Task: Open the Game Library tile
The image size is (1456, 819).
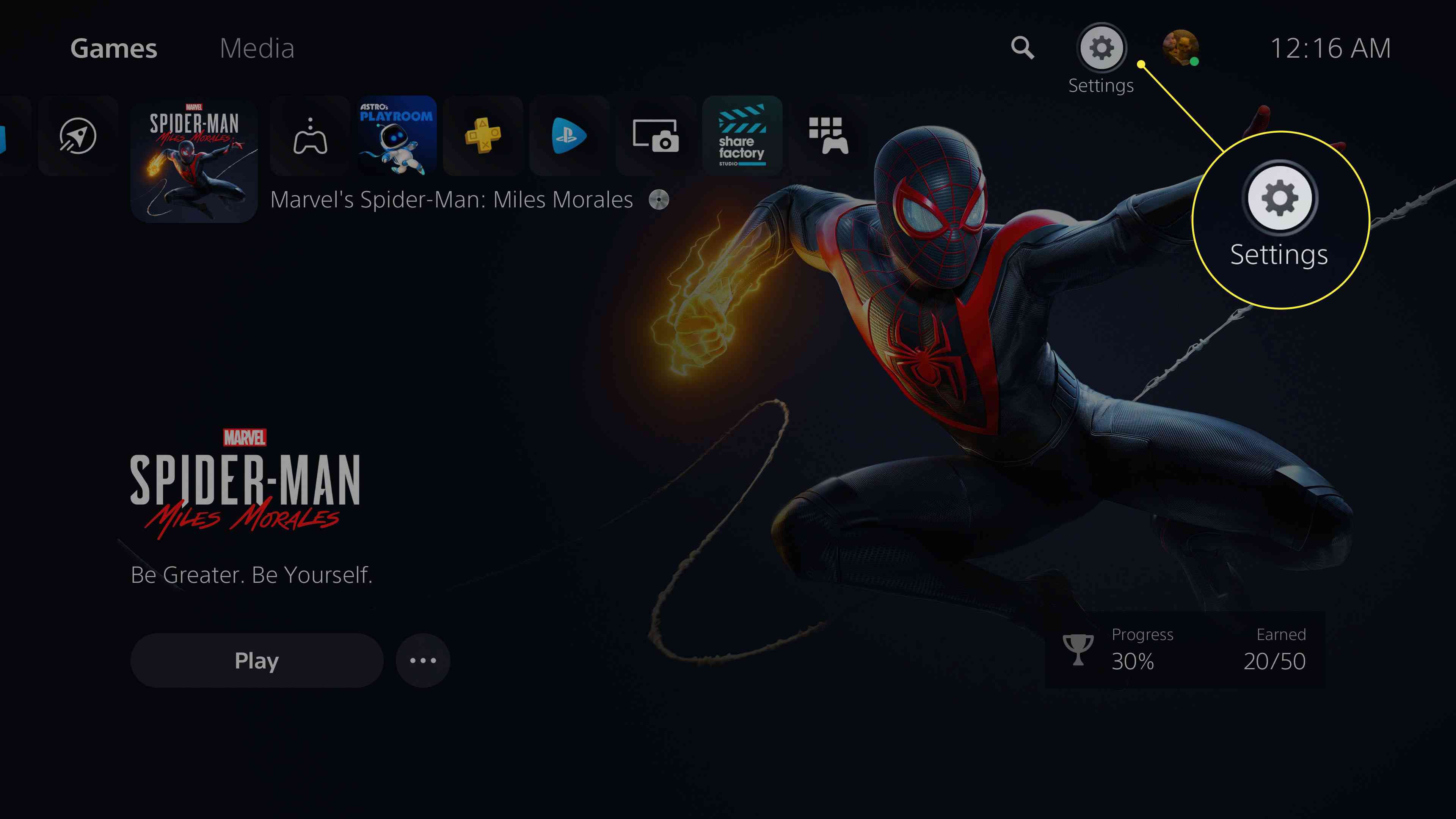Action: pos(828,136)
